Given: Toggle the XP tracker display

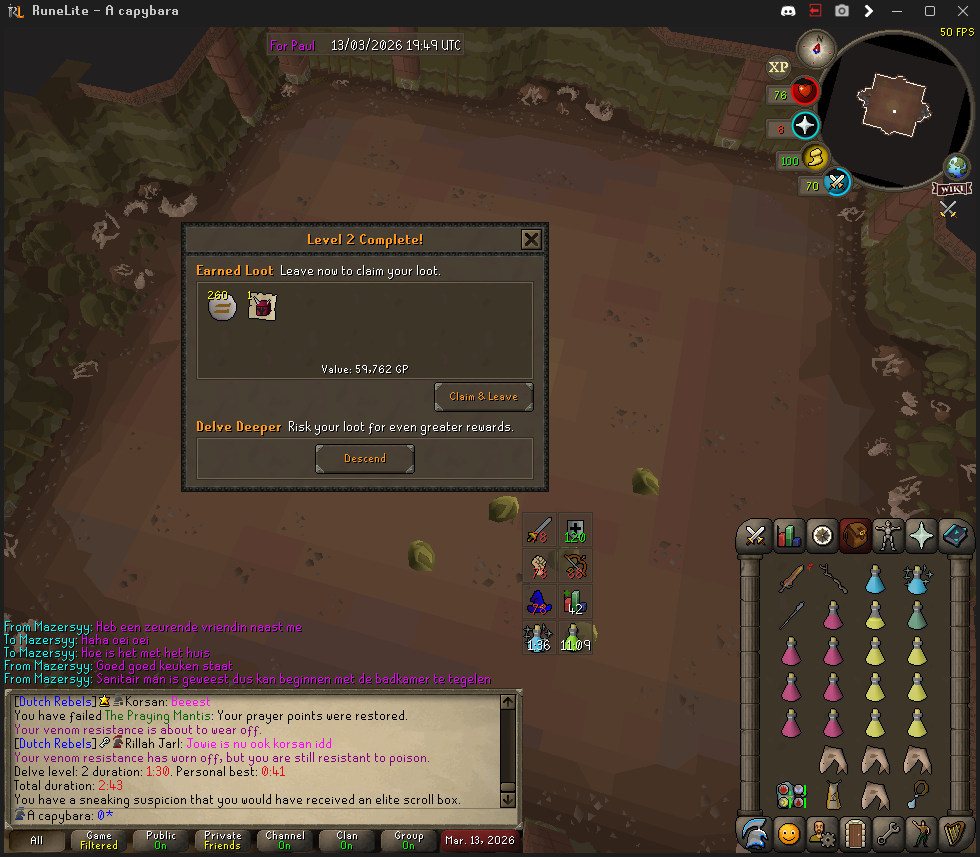Looking at the screenshot, I should 779,68.
